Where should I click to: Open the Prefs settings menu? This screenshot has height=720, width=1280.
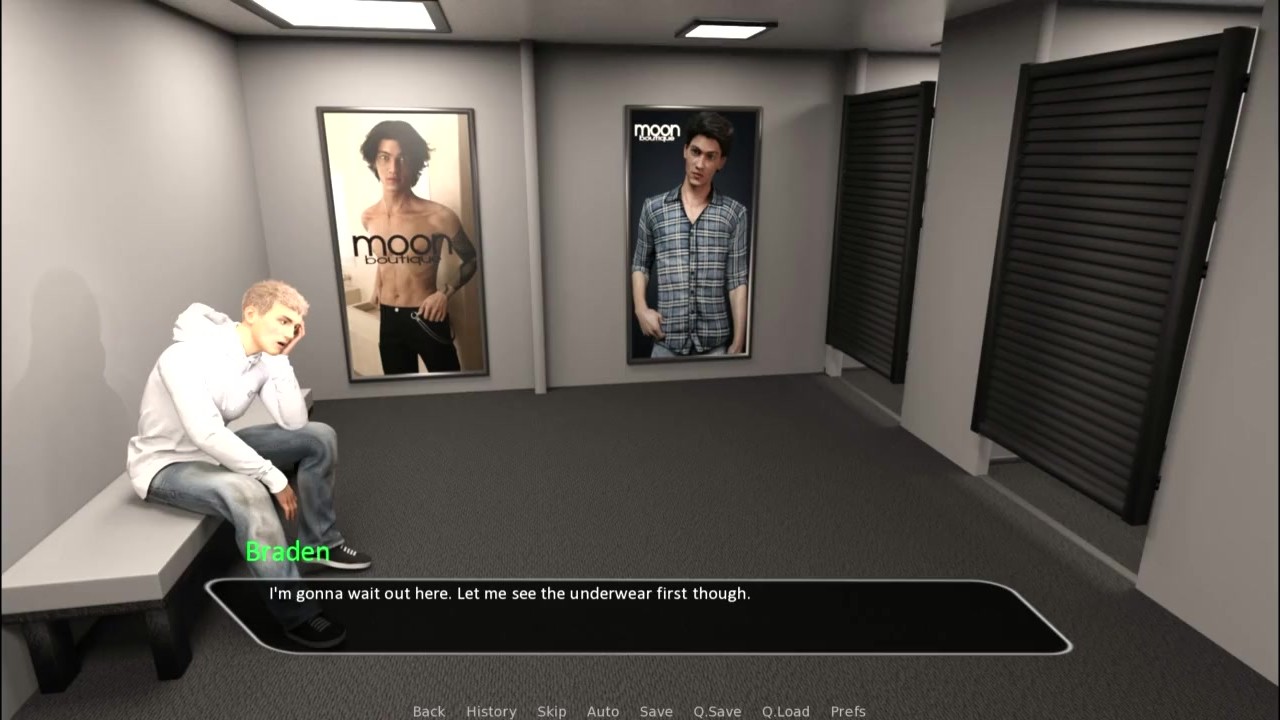click(848, 711)
